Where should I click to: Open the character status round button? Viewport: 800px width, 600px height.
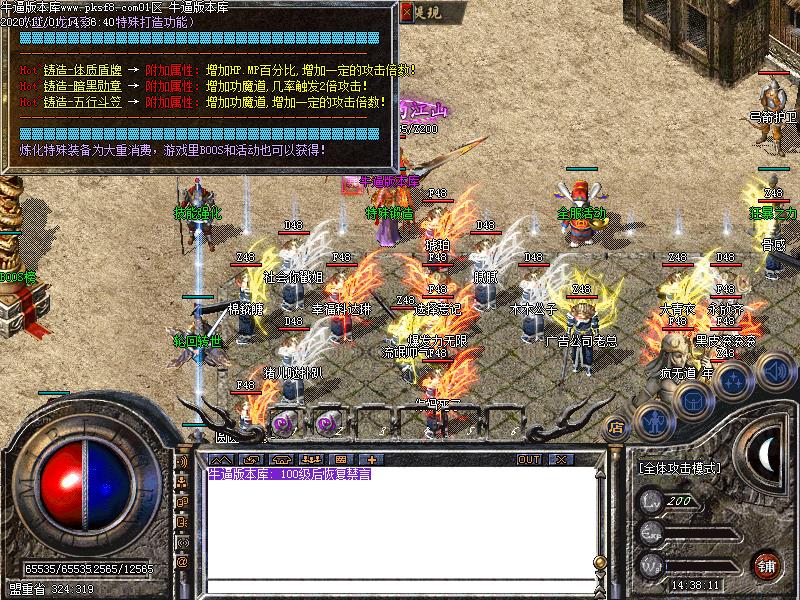tap(653, 422)
